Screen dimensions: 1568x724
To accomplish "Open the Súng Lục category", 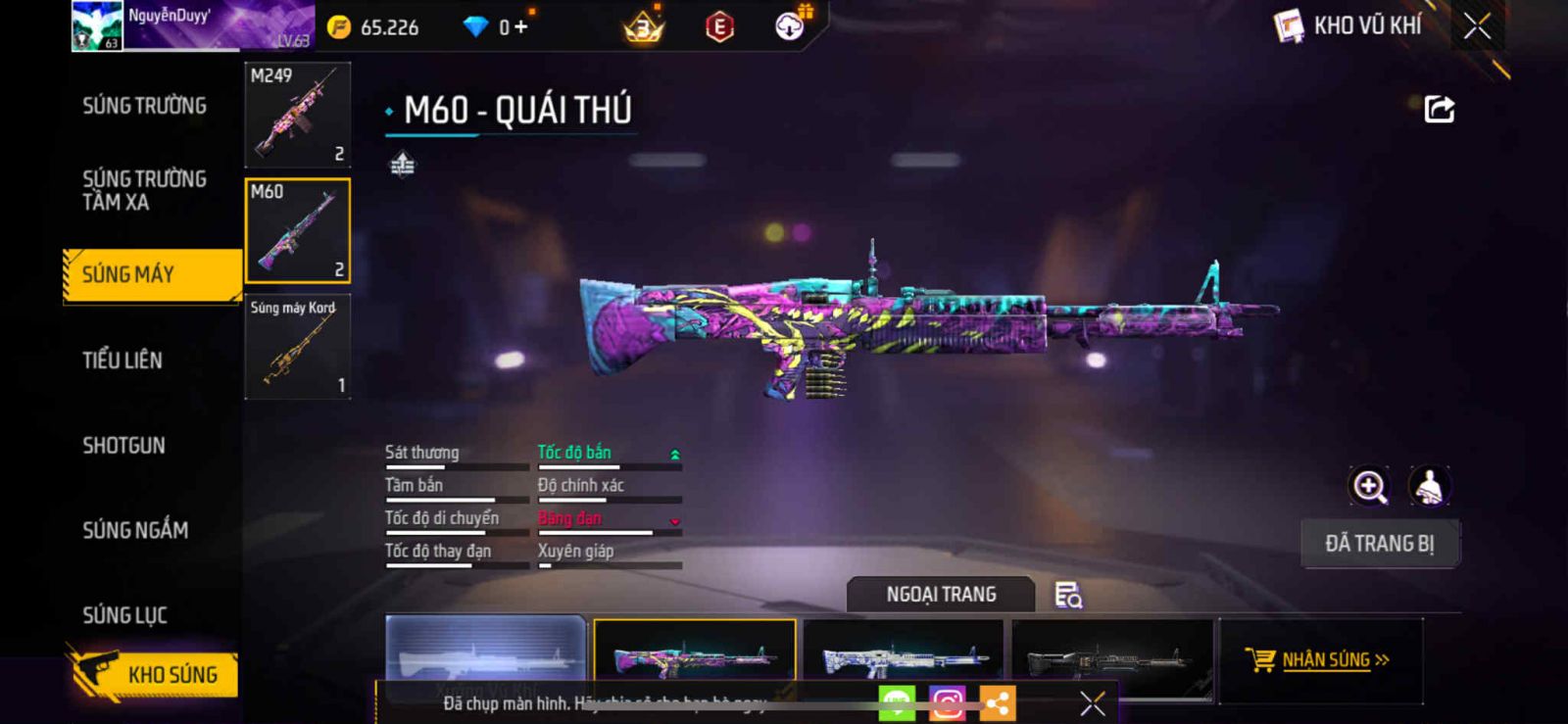I will [x=124, y=615].
